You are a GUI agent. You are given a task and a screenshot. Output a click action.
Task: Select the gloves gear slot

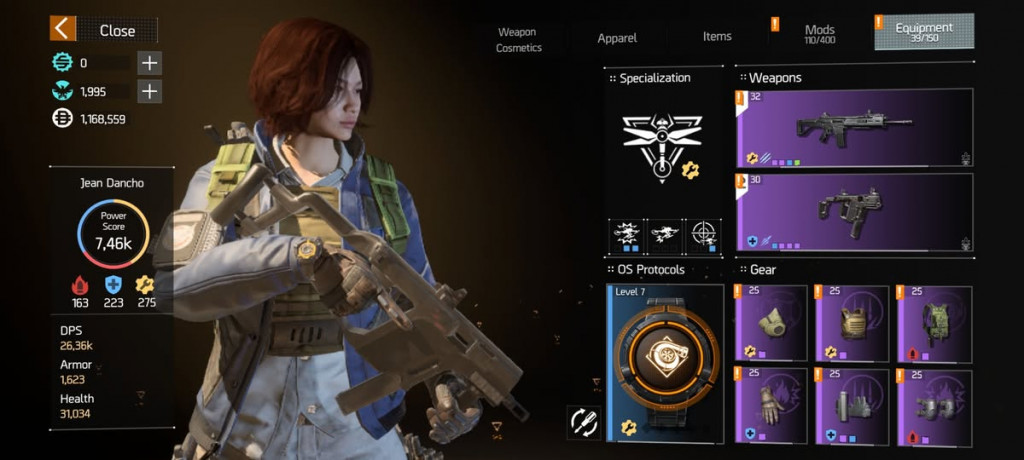pos(771,405)
